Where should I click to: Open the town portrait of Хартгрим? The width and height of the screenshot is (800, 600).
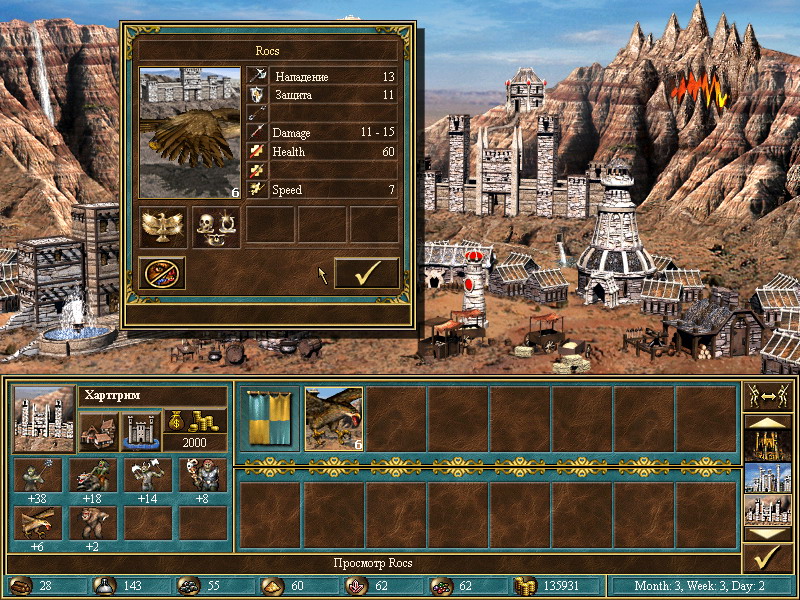coord(44,419)
